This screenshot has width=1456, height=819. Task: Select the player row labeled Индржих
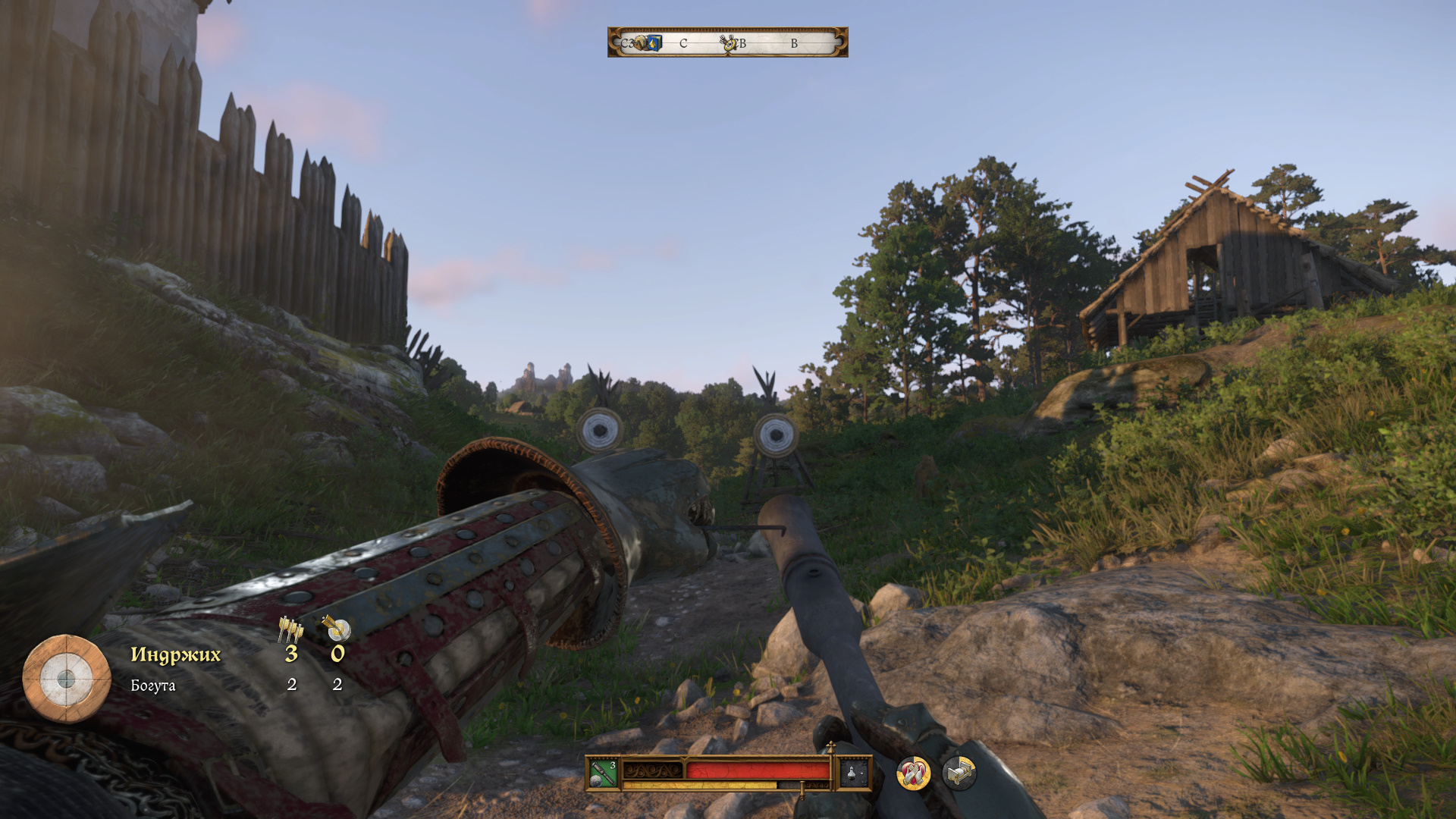click(176, 654)
